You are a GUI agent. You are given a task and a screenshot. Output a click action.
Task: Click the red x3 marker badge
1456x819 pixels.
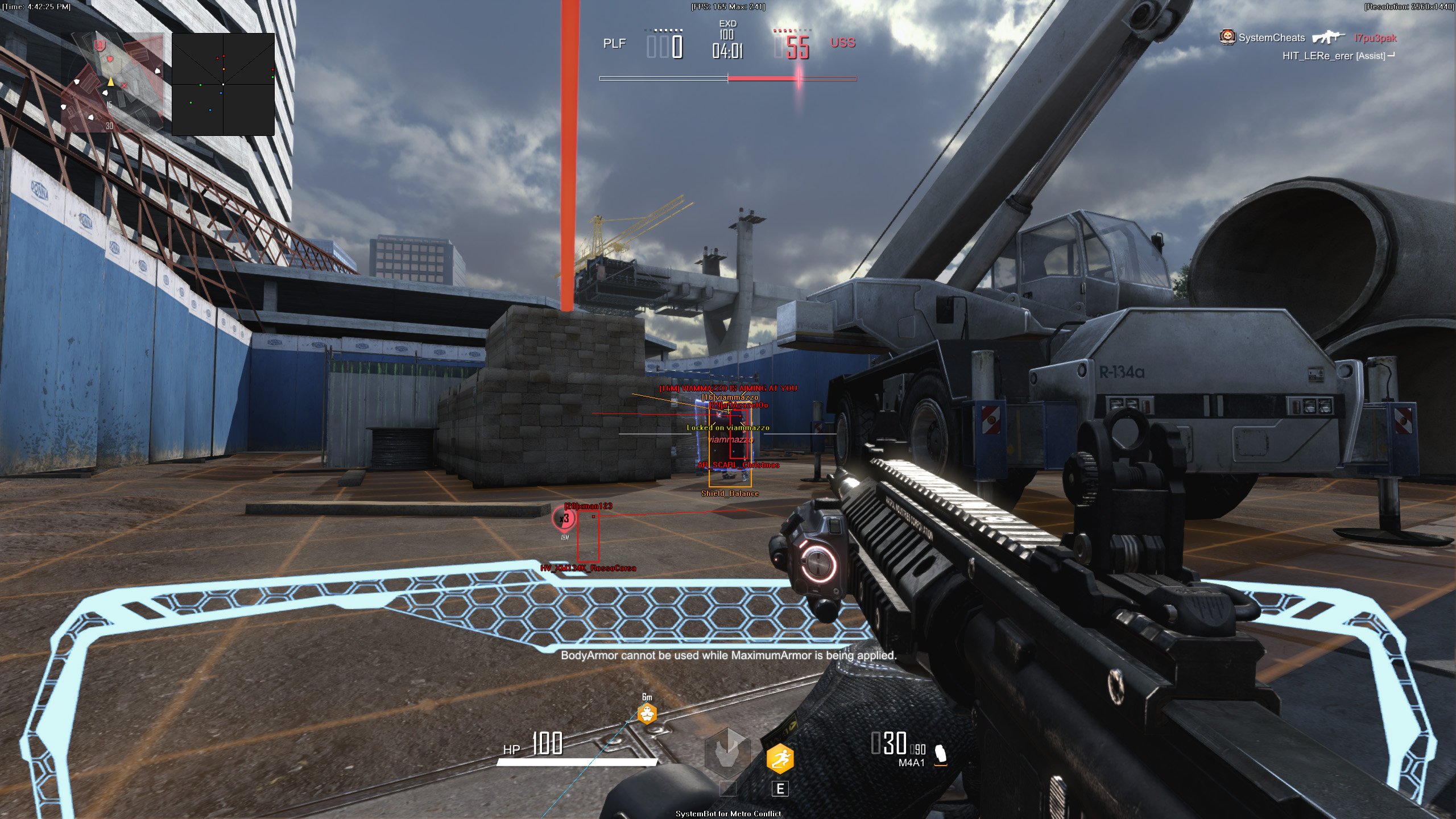click(x=564, y=519)
